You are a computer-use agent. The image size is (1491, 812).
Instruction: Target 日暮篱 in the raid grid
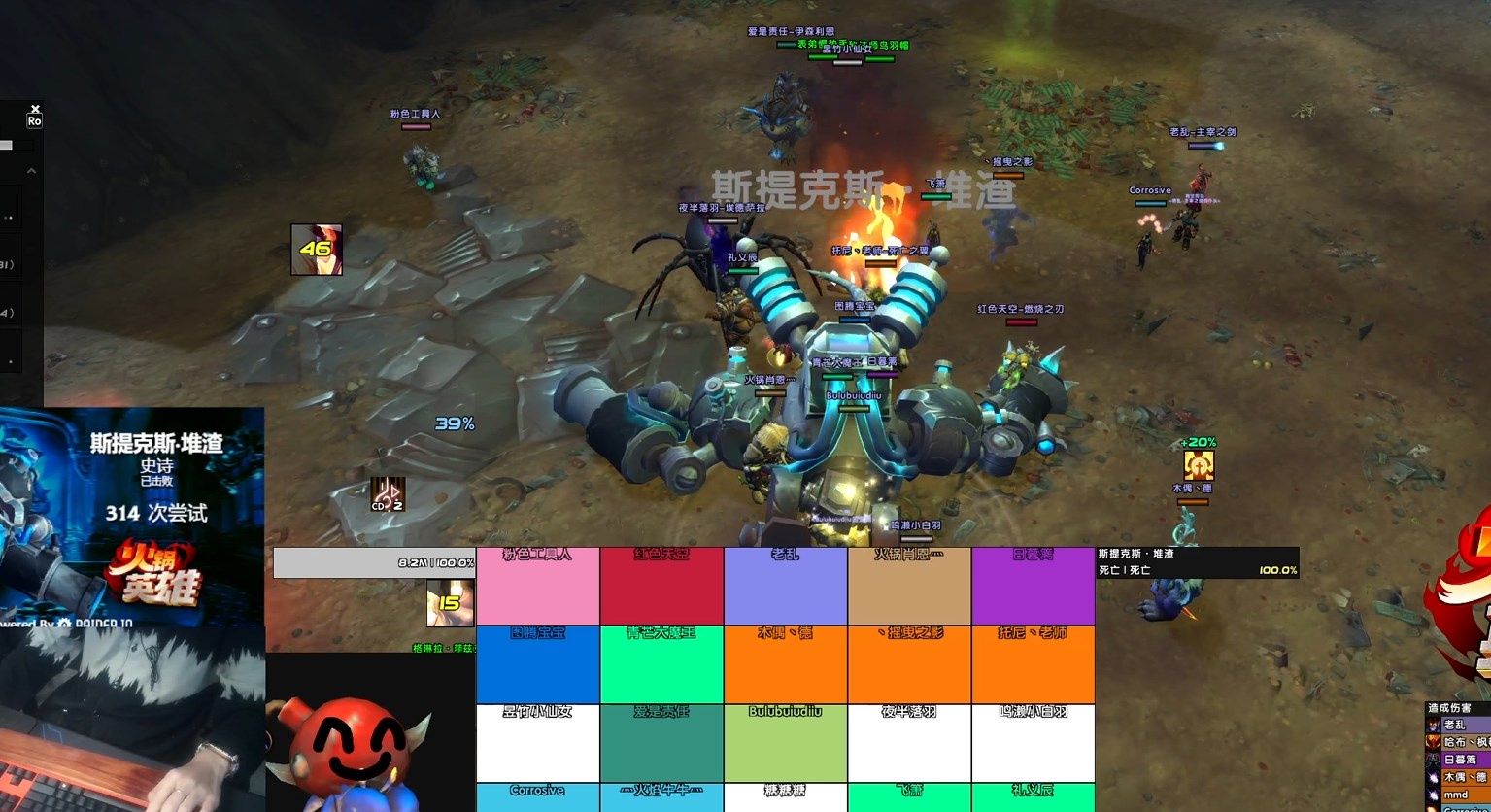click(1033, 587)
